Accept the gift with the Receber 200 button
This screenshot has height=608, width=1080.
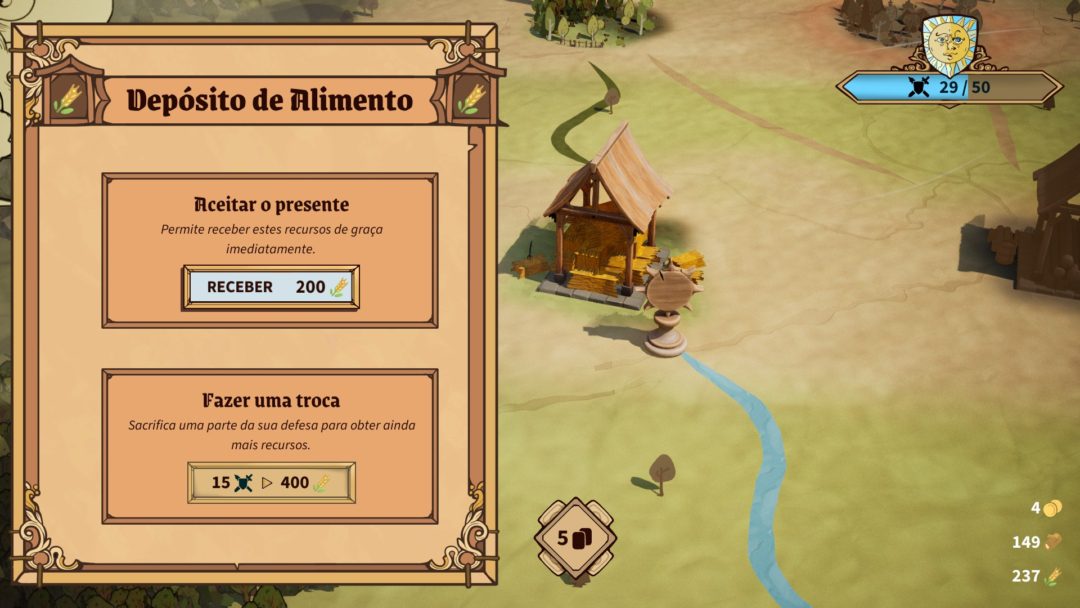coord(270,287)
